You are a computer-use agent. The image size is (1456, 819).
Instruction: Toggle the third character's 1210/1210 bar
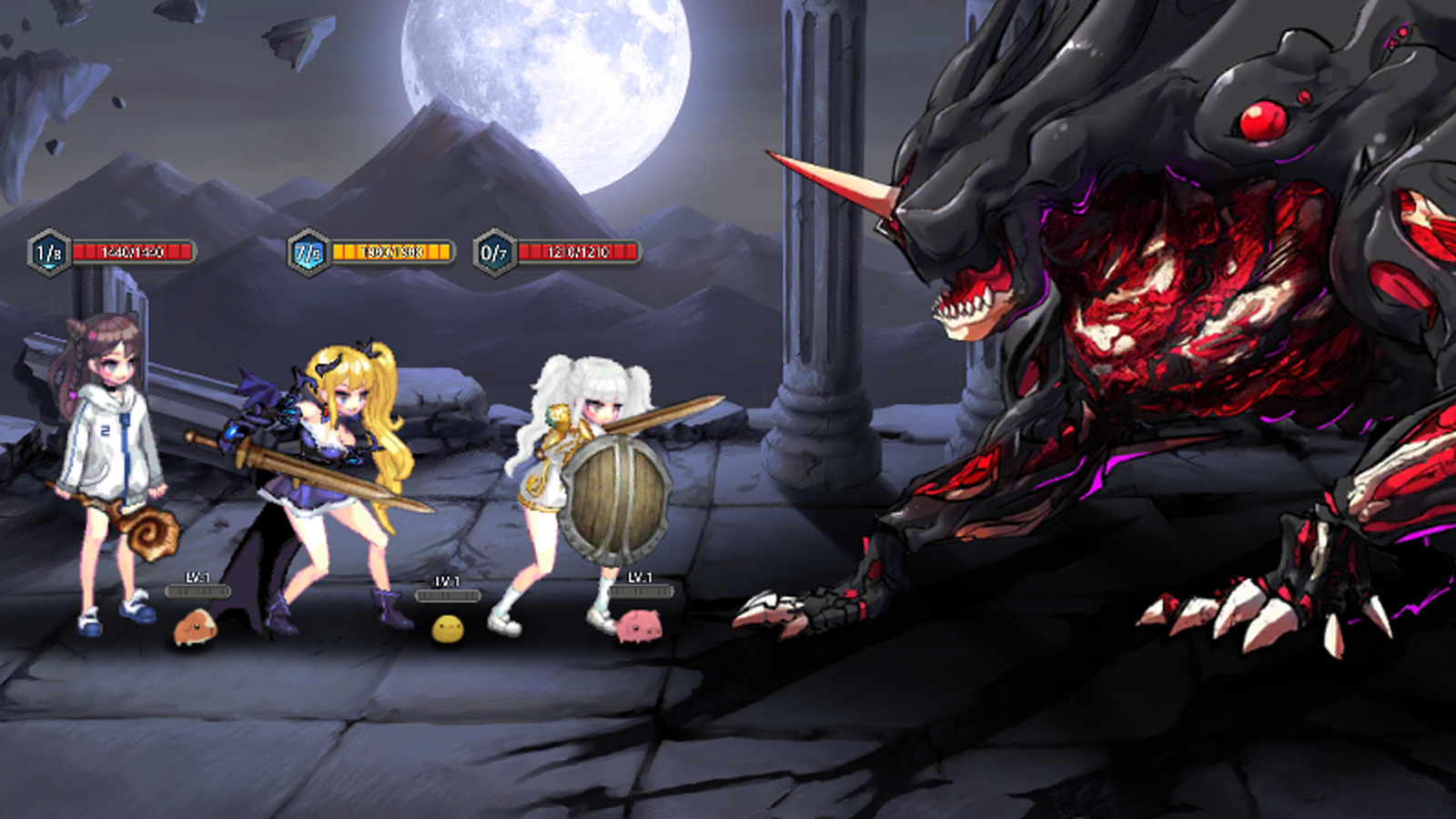click(577, 252)
